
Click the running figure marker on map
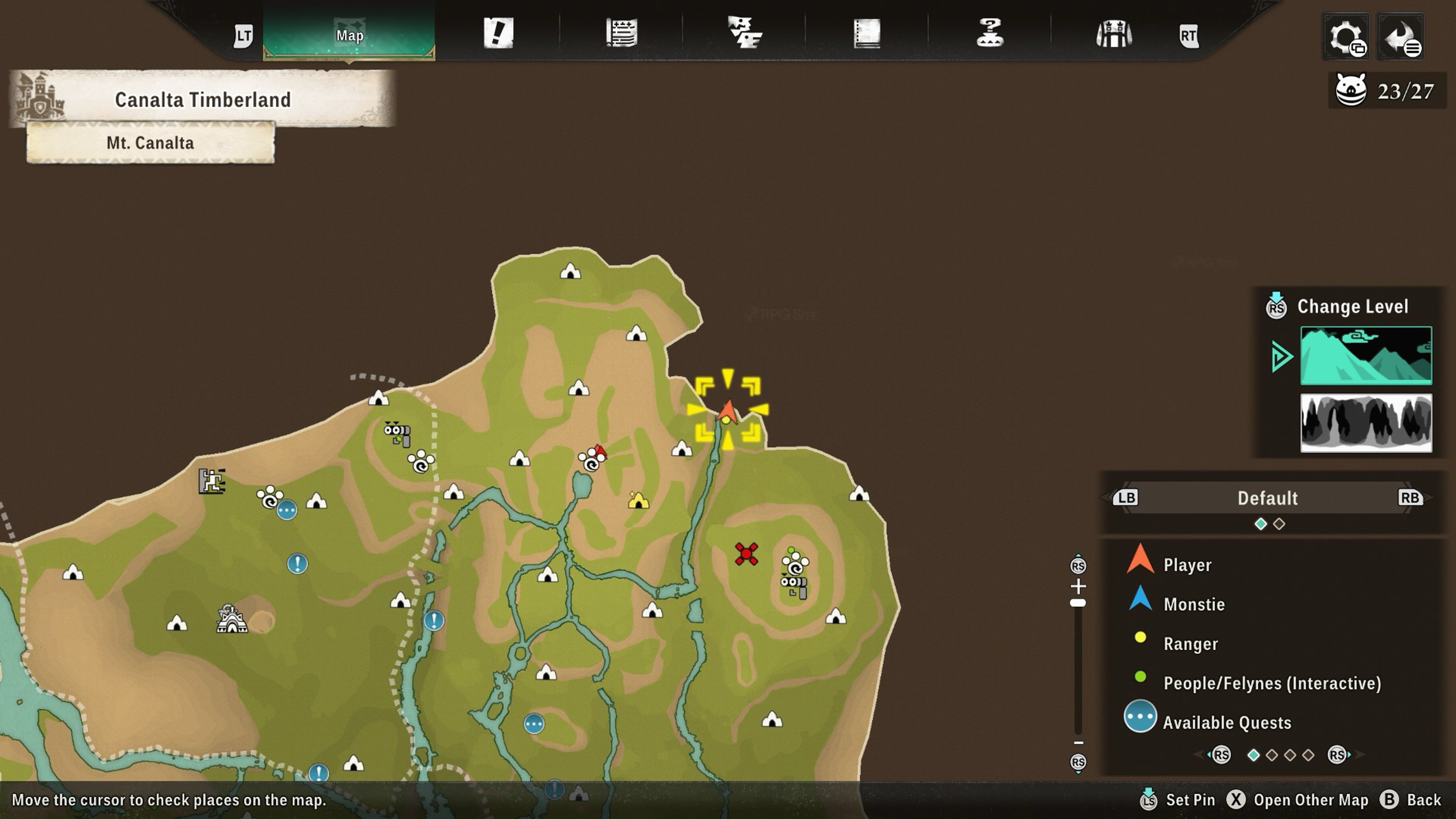212,481
